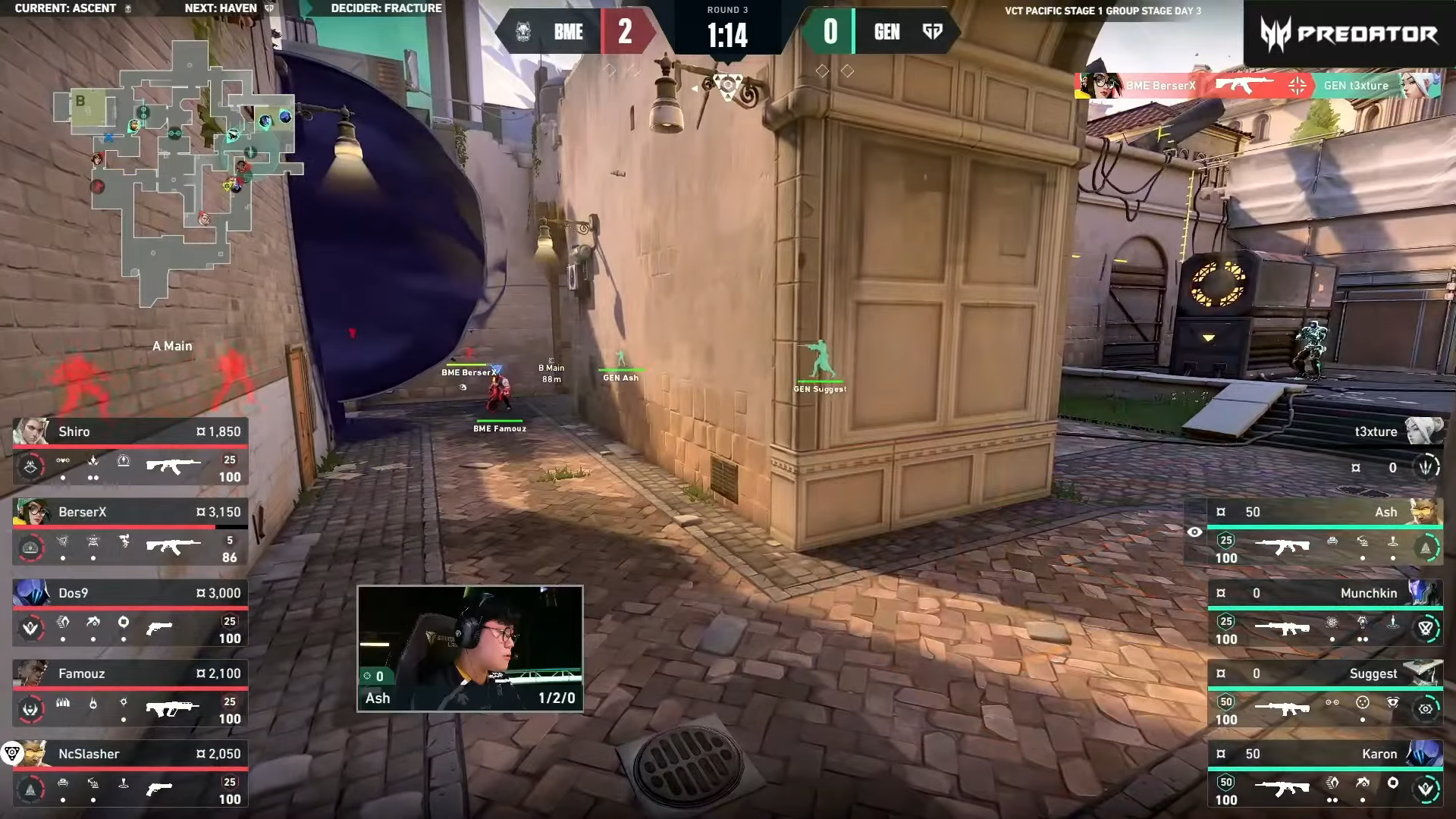Spectate Suggest from the team list

pos(1324,694)
